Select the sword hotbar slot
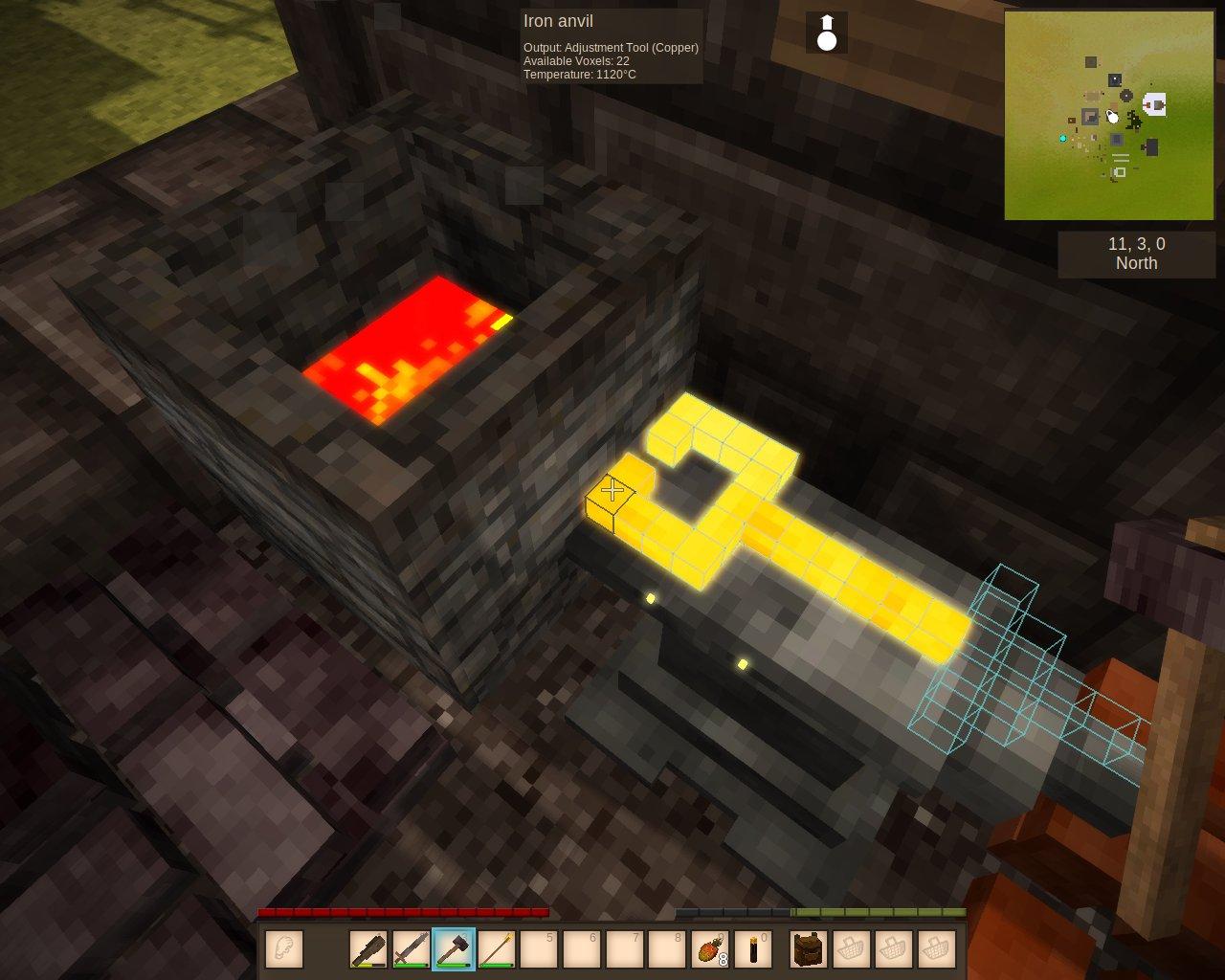 pyautogui.click(x=412, y=949)
